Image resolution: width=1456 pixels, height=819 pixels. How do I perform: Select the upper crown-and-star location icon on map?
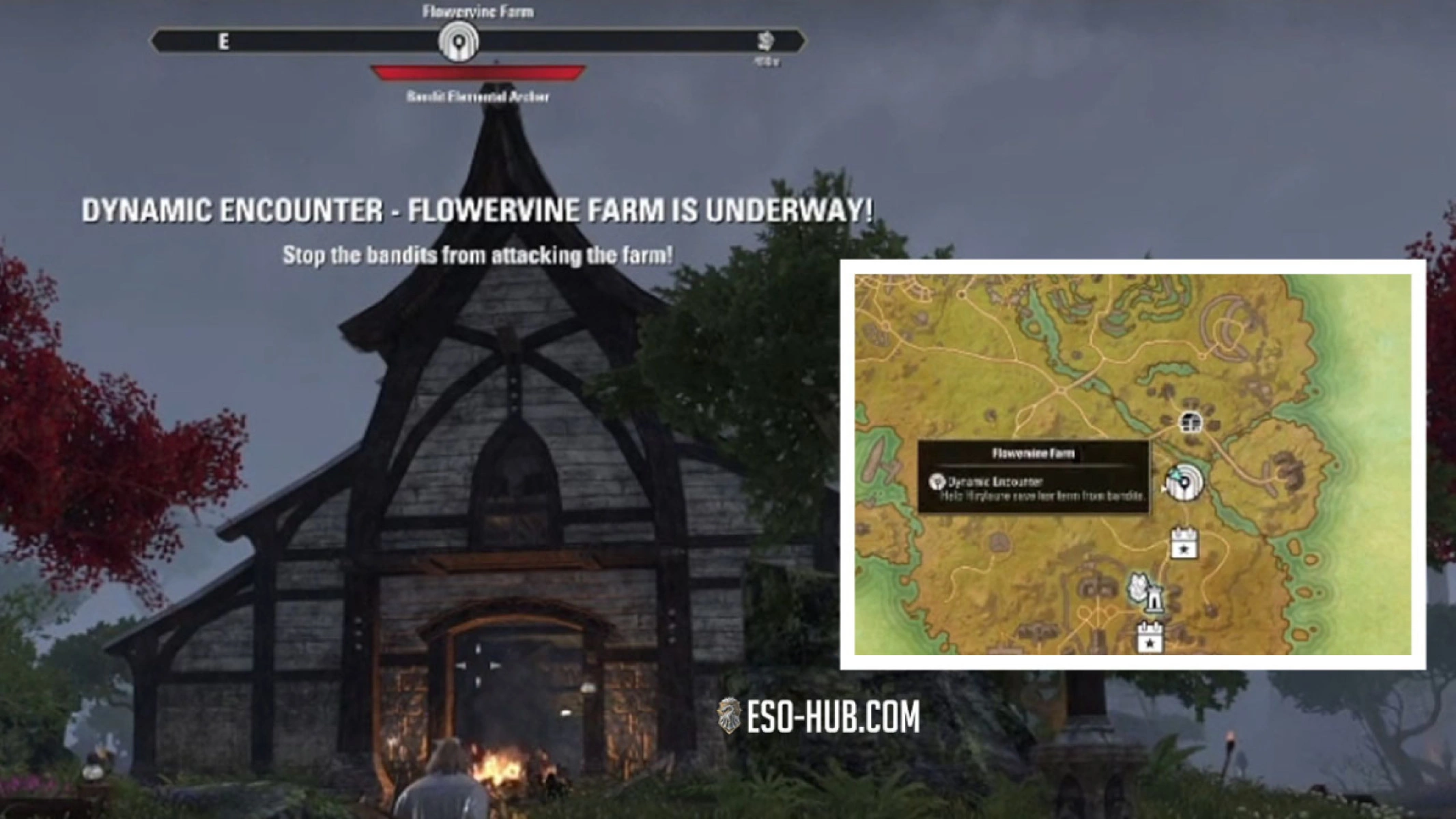pos(1184,543)
